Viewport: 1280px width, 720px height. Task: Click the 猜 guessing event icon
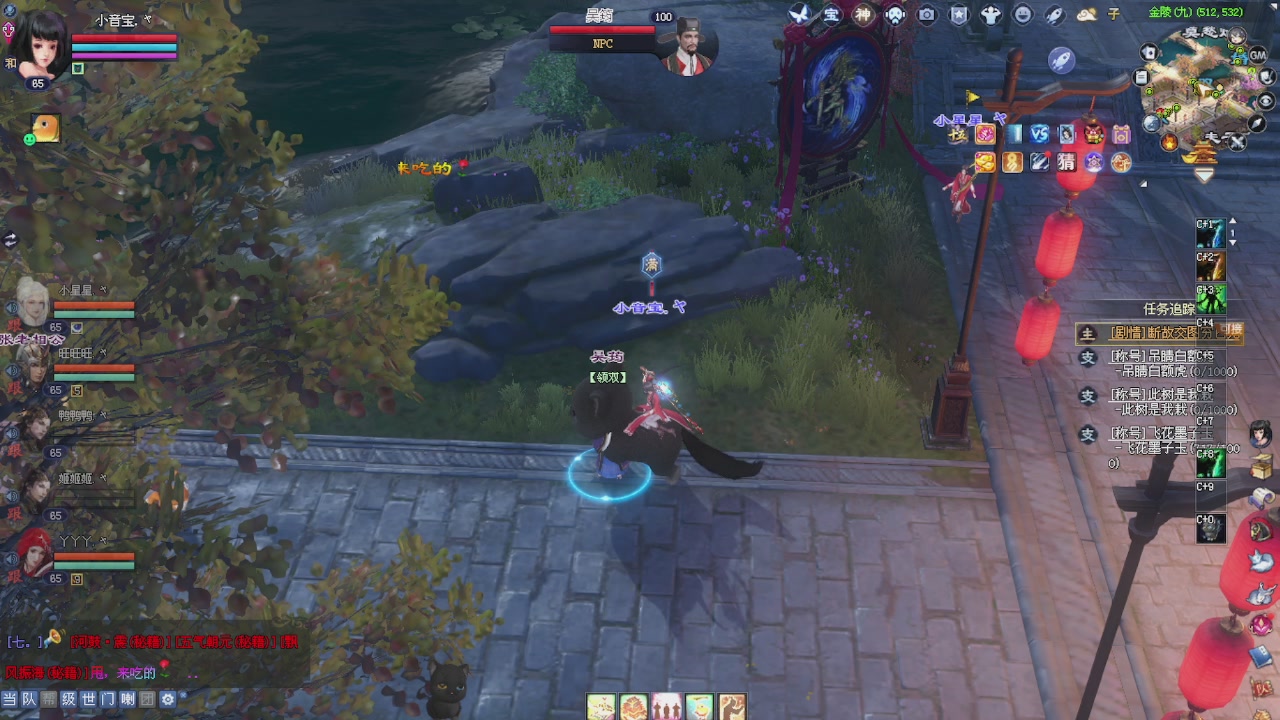point(1066,161)
